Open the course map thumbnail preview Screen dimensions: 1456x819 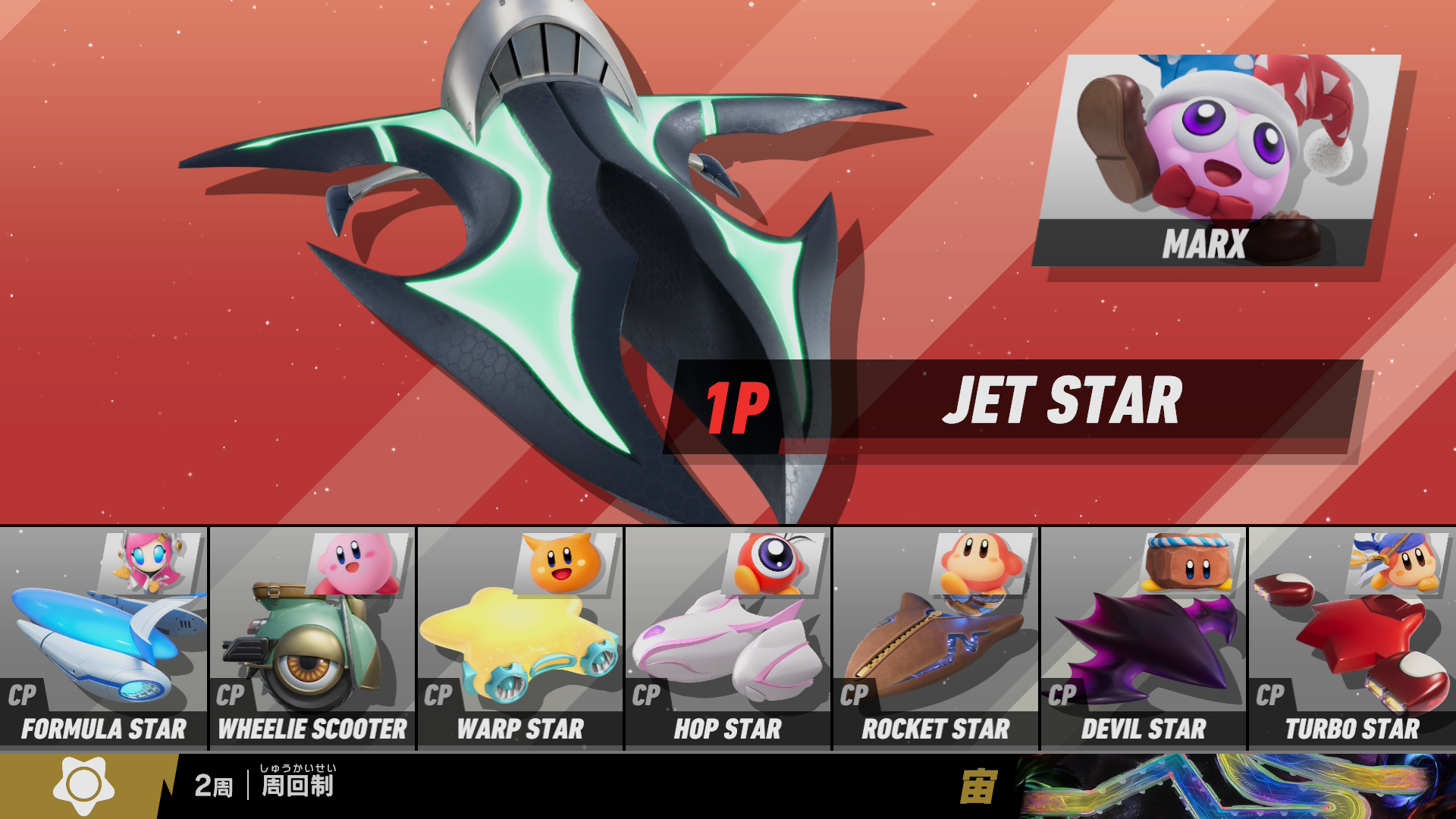[x=1235, y=786]
